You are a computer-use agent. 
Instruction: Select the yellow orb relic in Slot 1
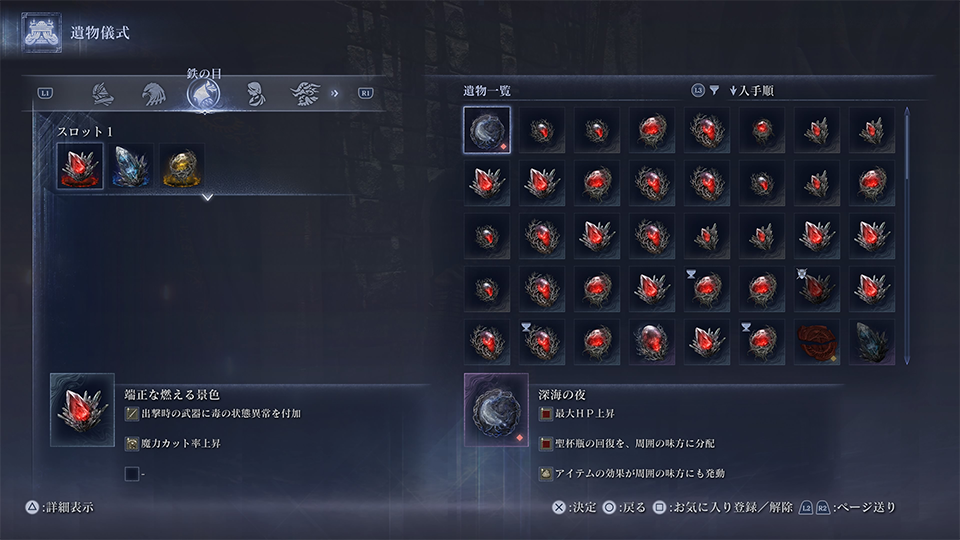coord(182,167)
